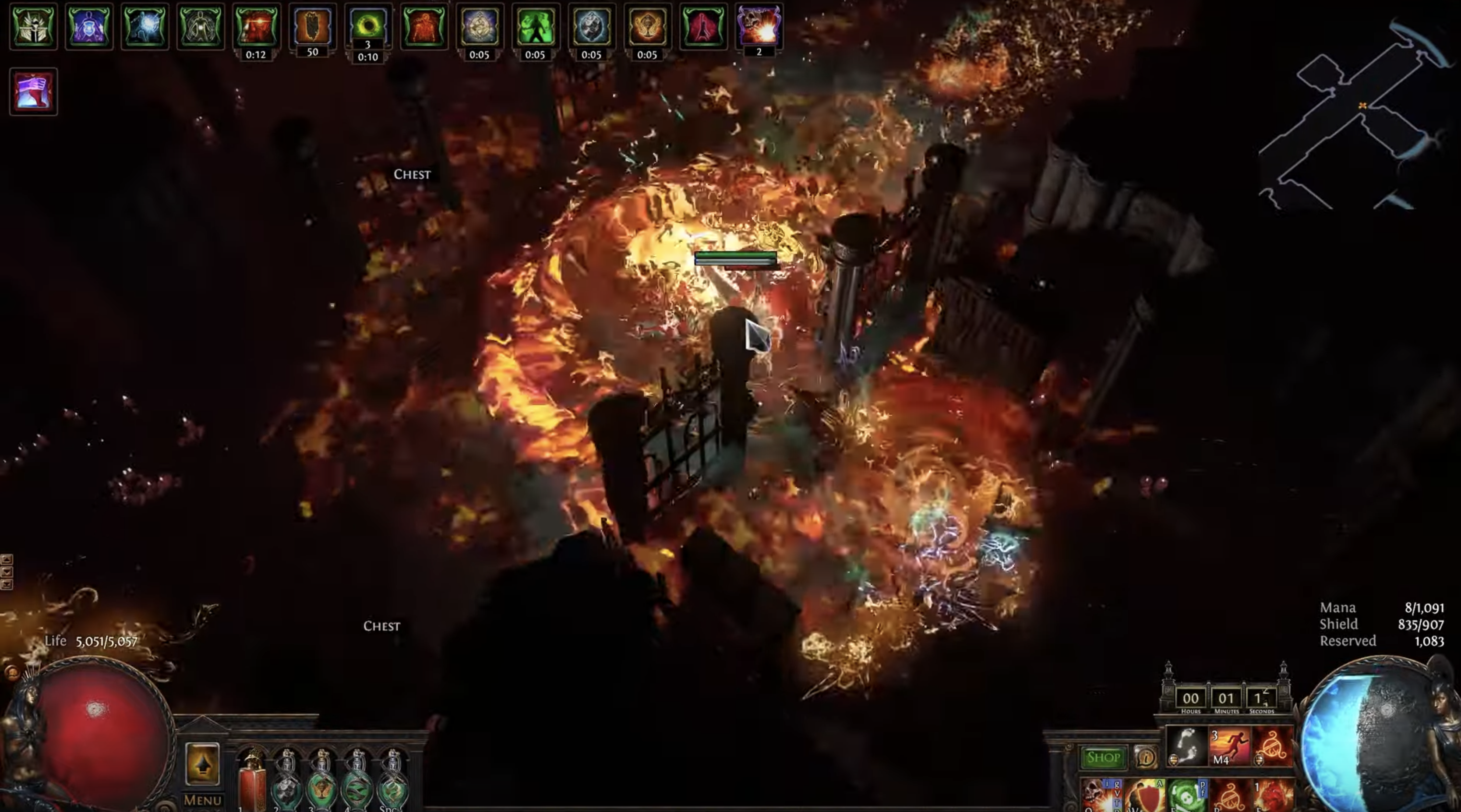1461x812 pixels.
Task: Open the Menu
Action: (x=201, y=801)
